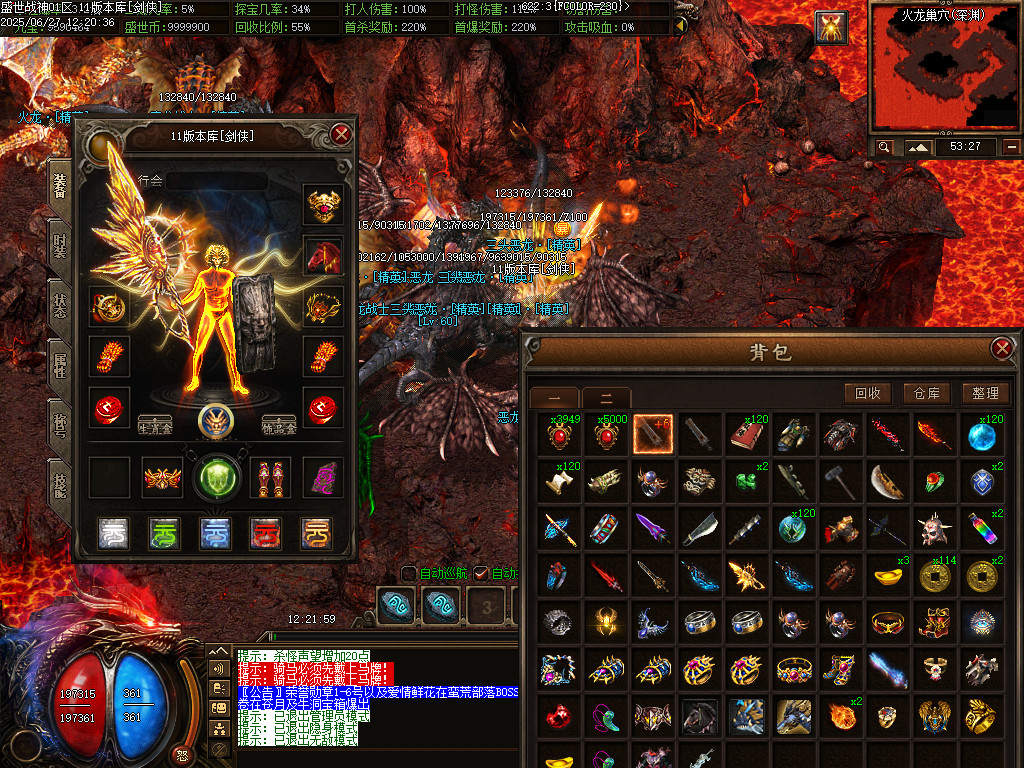1024x768 pixels.
Task: Open the 技能 skills tab
Action: click(x=60, y=487)
